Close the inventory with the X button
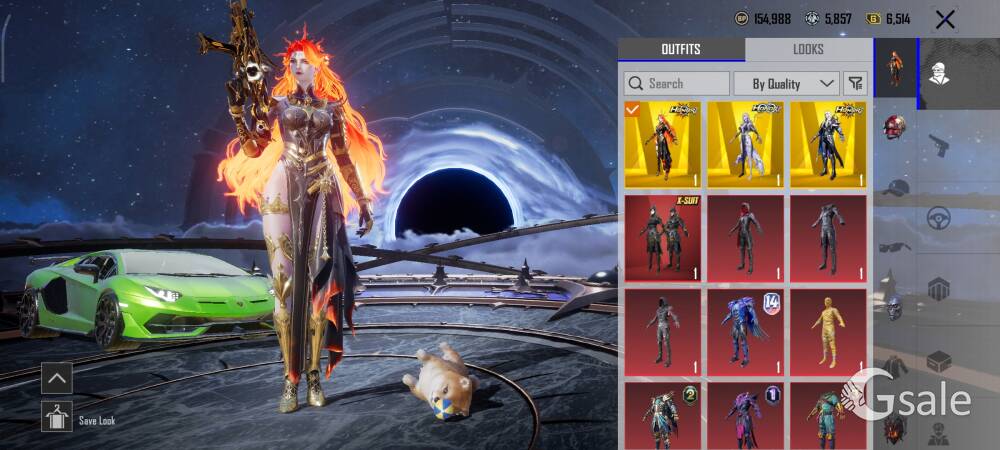The height and width of the screenshot is (450, 1000). coord(945,19)
